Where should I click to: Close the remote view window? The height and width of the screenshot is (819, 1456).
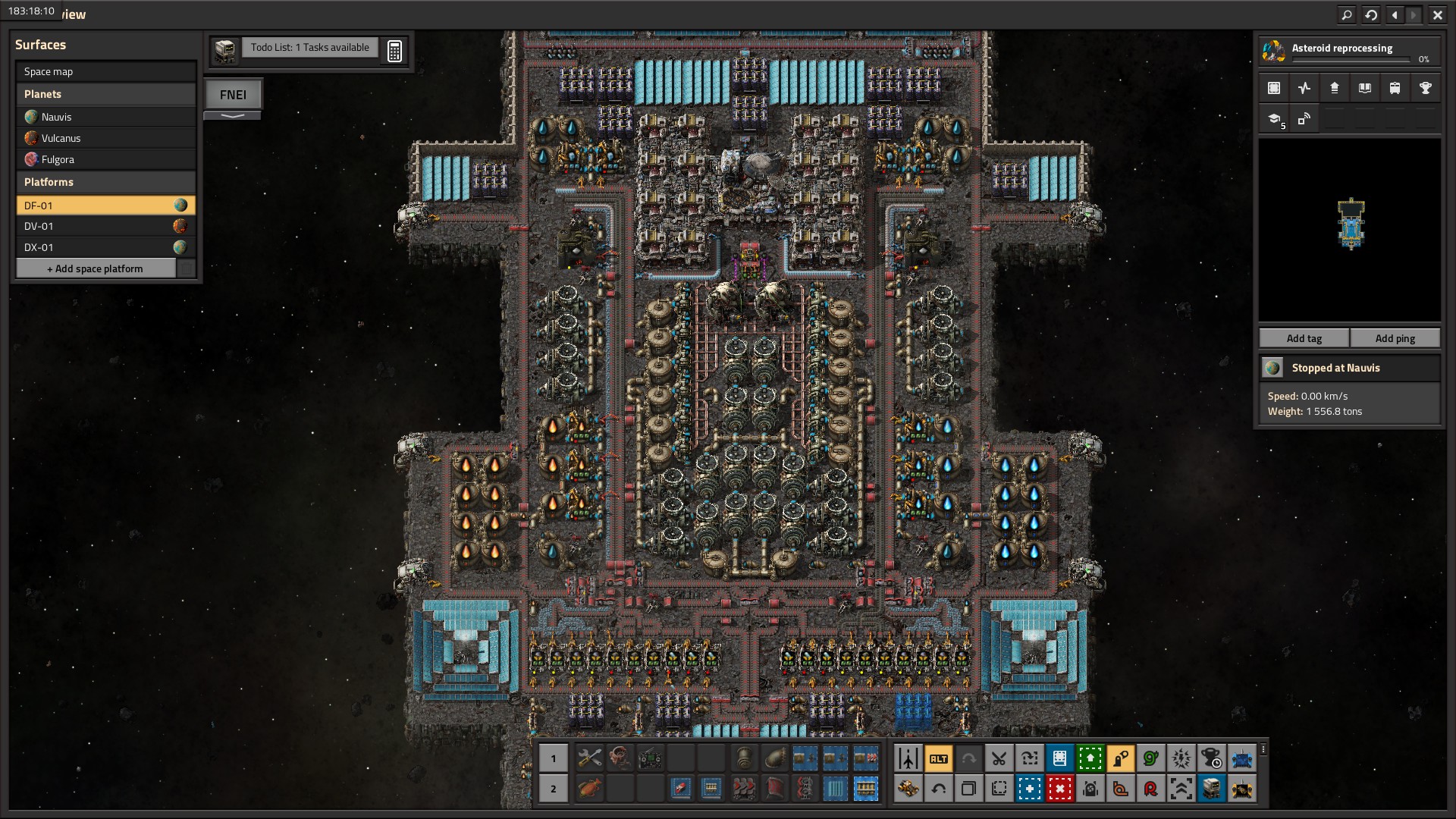click(x=1437, y=14)
